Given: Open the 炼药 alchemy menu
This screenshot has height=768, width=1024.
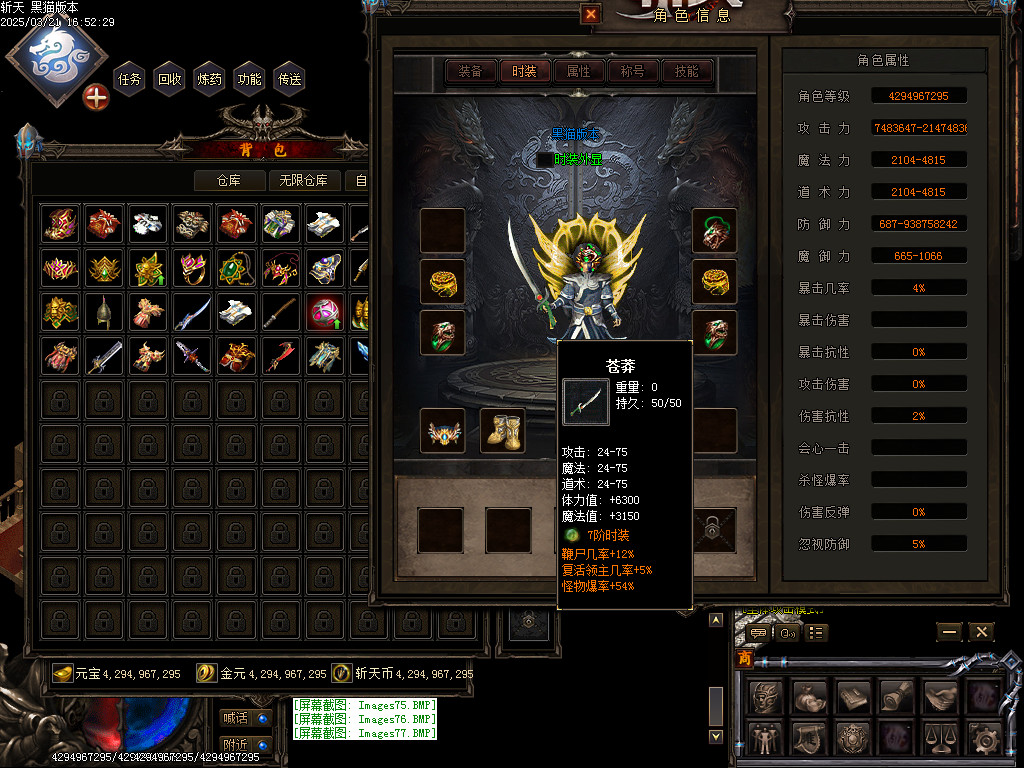Looking at the screenshot, I should (x=210, y=79).
